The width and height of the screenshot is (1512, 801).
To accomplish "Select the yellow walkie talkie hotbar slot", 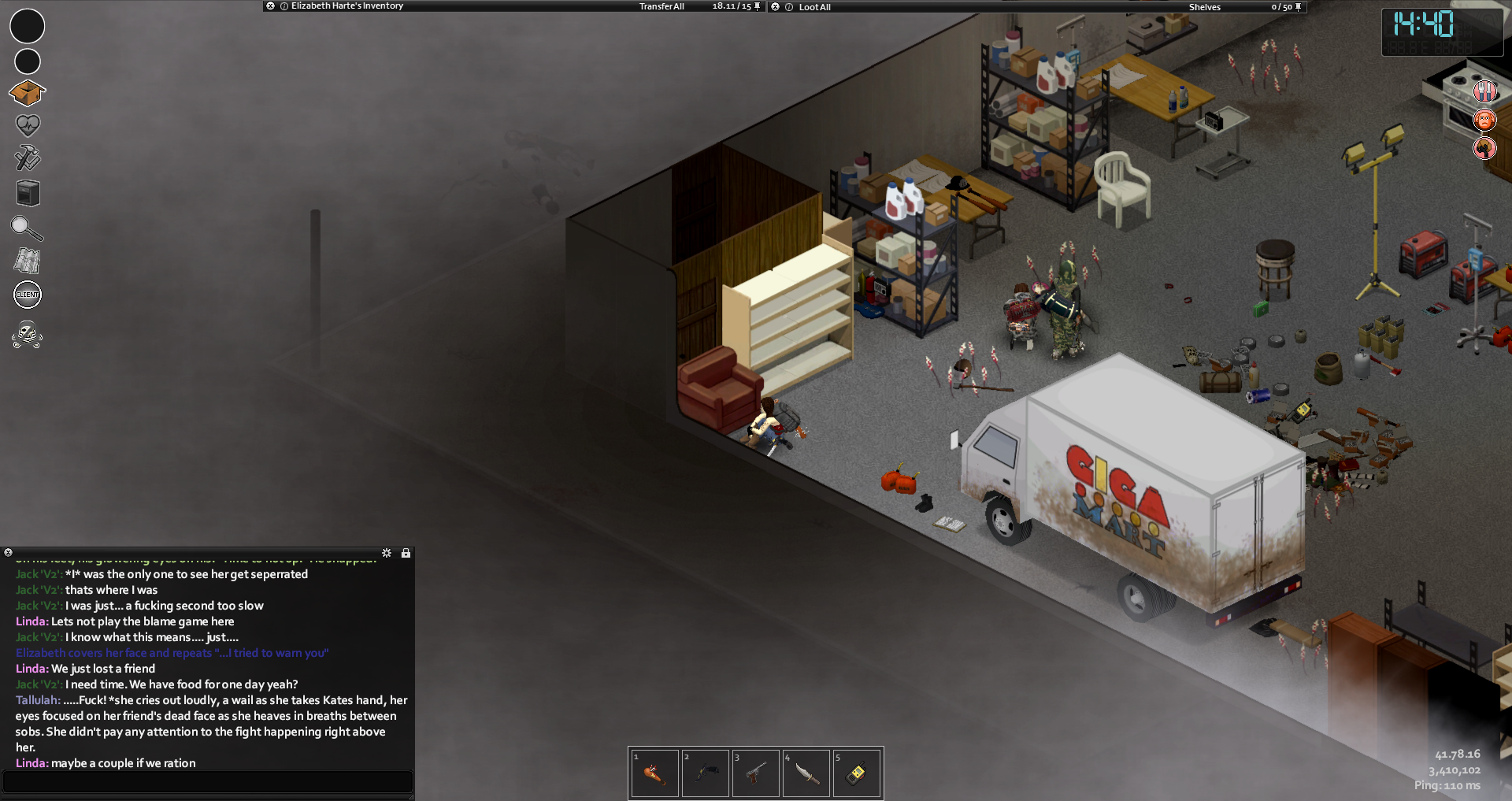I will click(857, 773).
